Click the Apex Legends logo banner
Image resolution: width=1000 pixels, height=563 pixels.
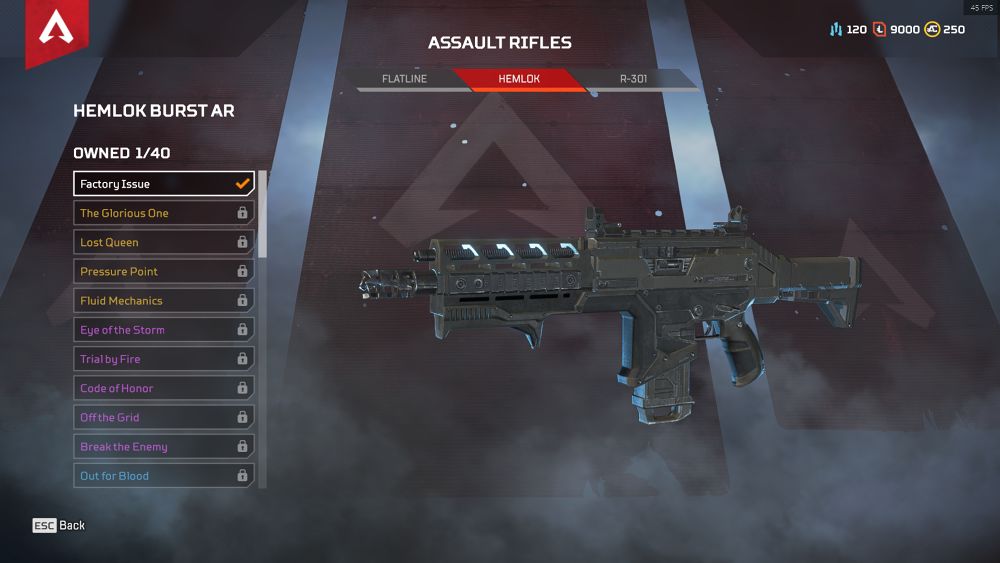click(56, 32)
